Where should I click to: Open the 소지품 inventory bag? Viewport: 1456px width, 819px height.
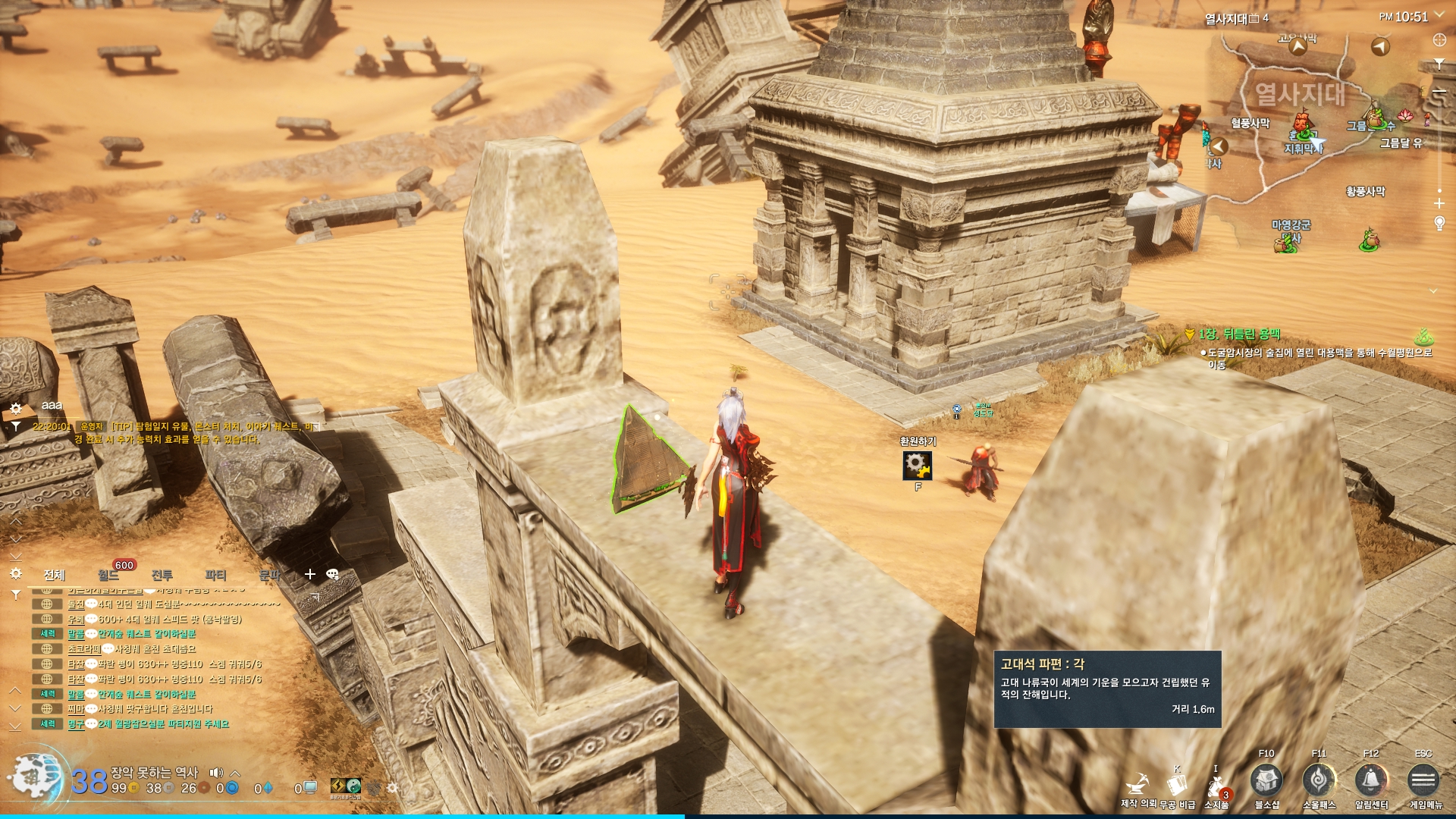(x=1216, y=785)
